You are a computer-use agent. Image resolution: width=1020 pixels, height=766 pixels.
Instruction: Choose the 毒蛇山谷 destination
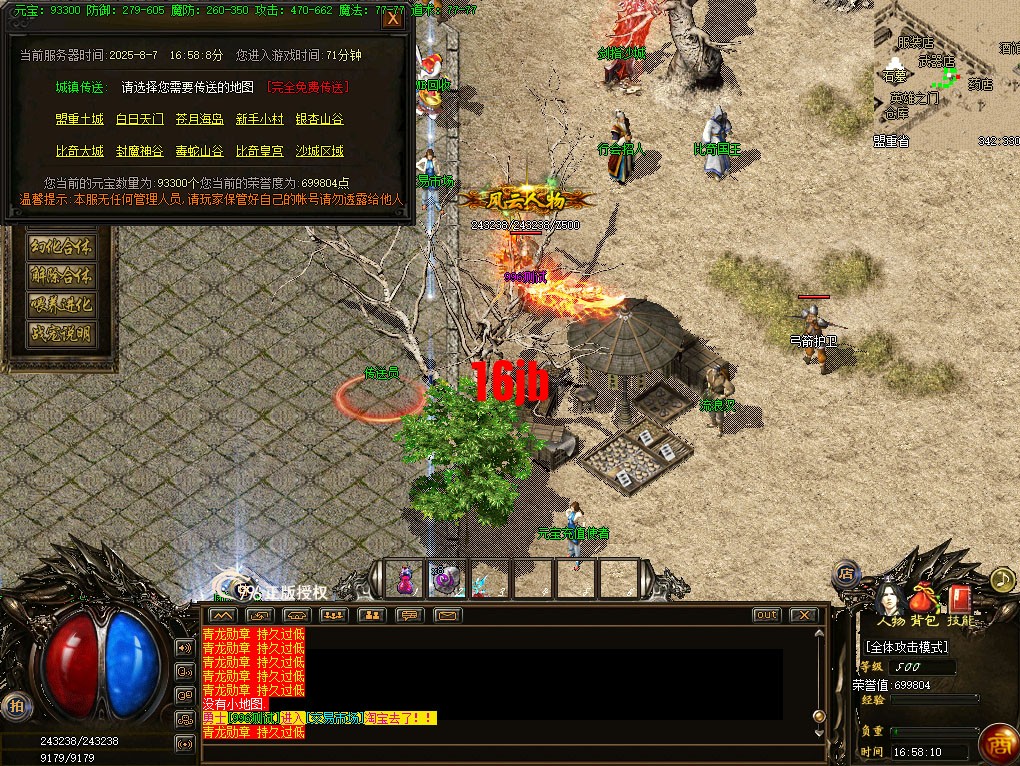click(x=200, y=152)
